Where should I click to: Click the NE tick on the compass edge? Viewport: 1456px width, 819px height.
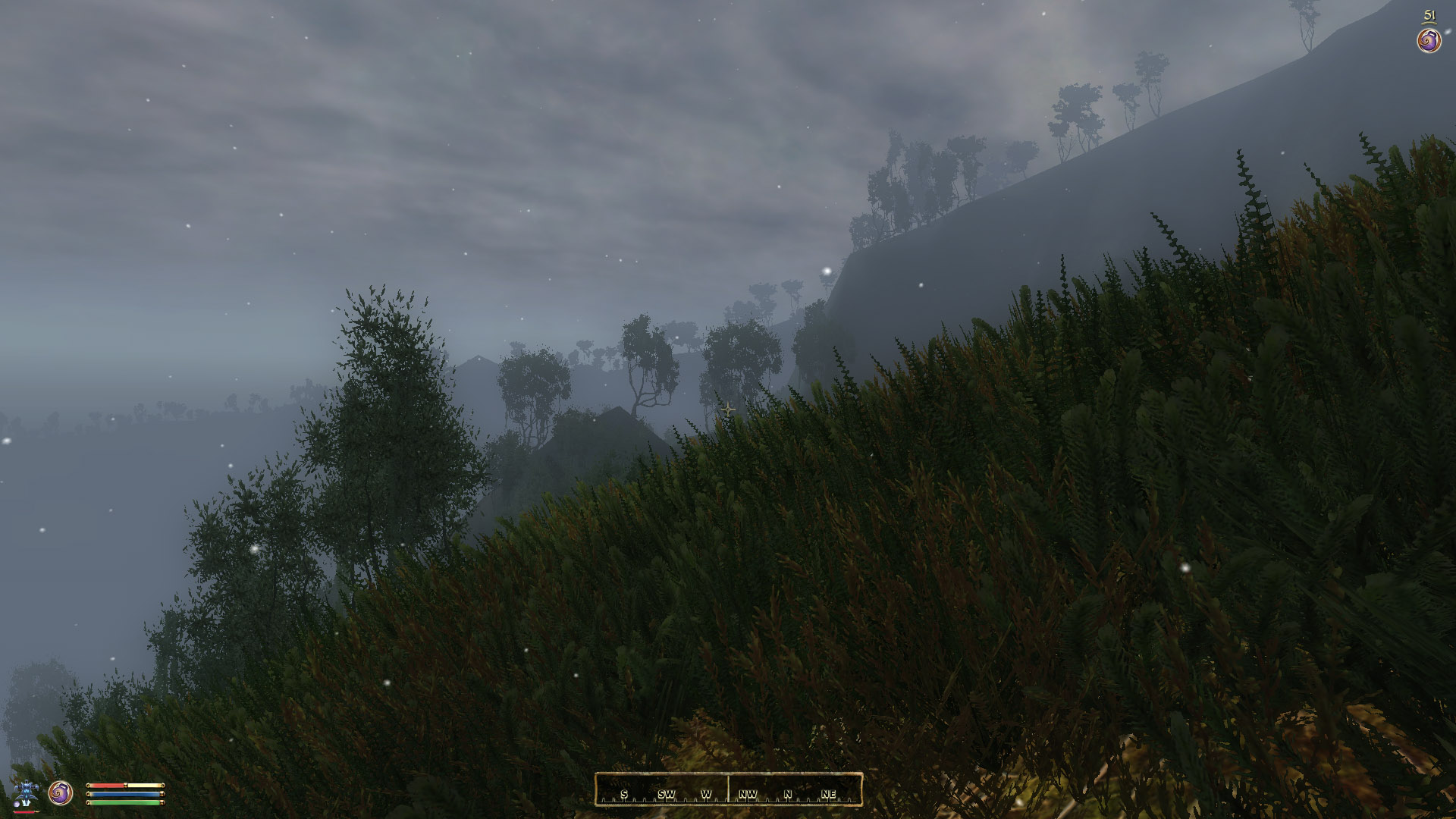click(829, 795)
